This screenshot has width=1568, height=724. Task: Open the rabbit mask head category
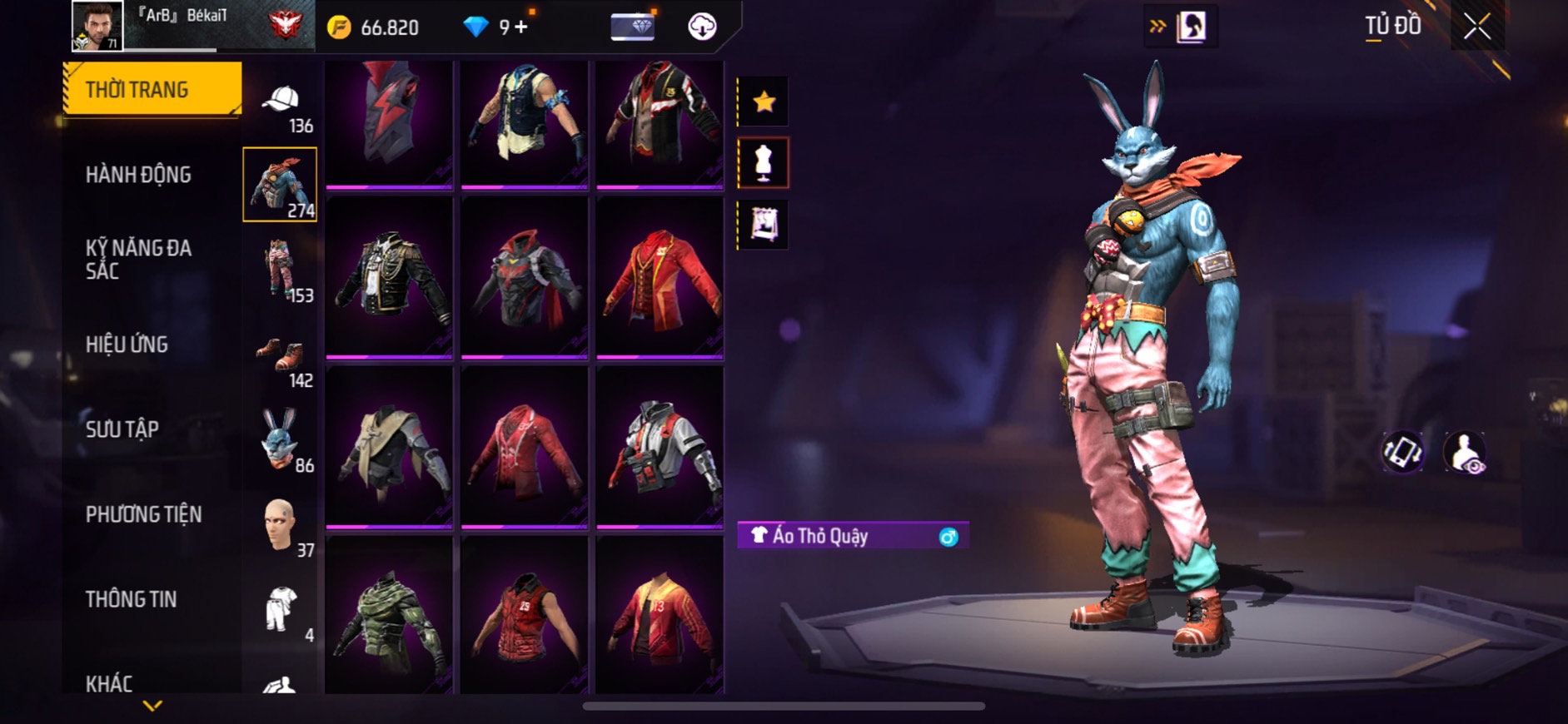(x=280, y=439)
